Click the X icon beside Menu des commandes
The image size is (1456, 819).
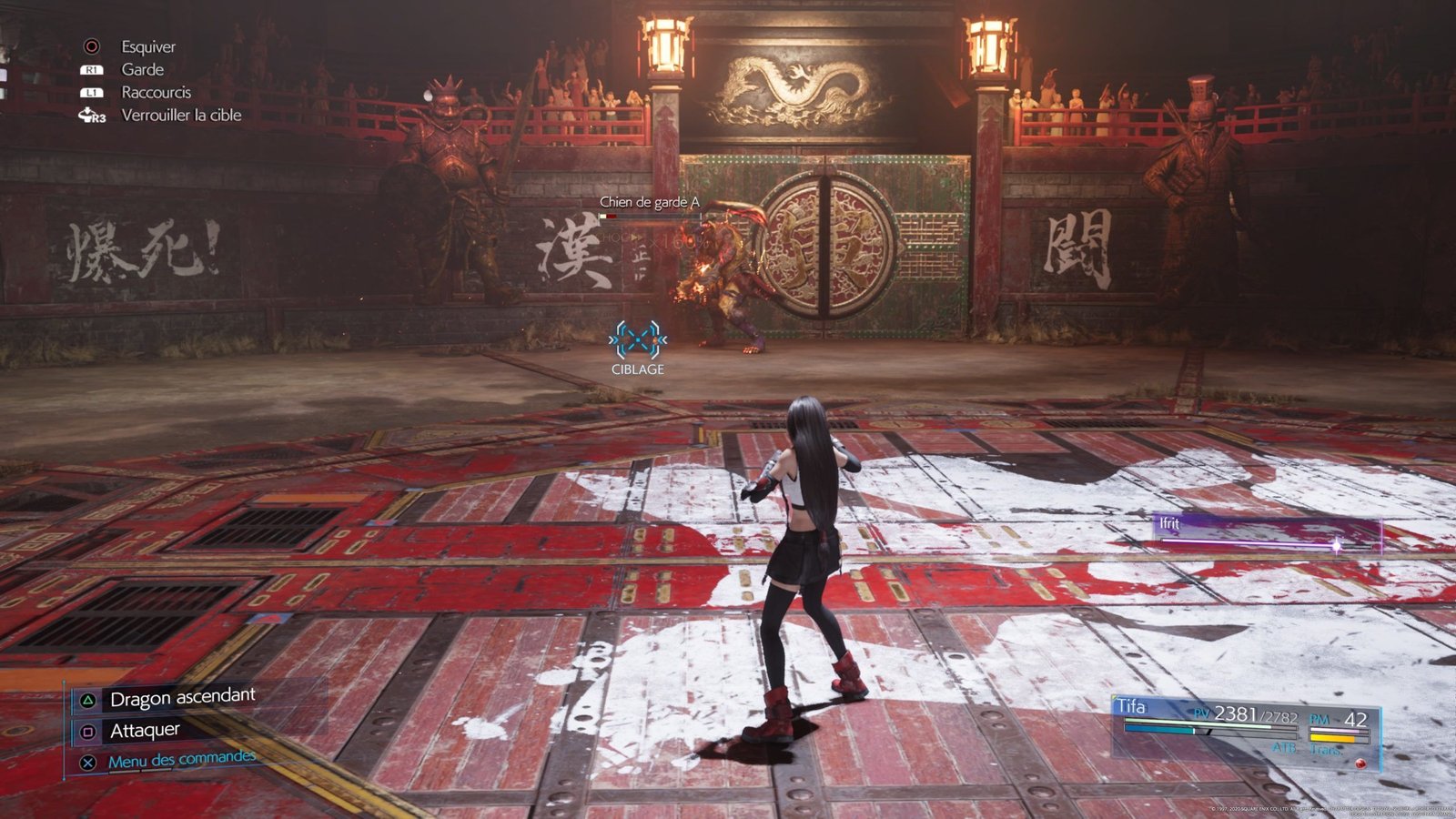[x=89, y=762]
